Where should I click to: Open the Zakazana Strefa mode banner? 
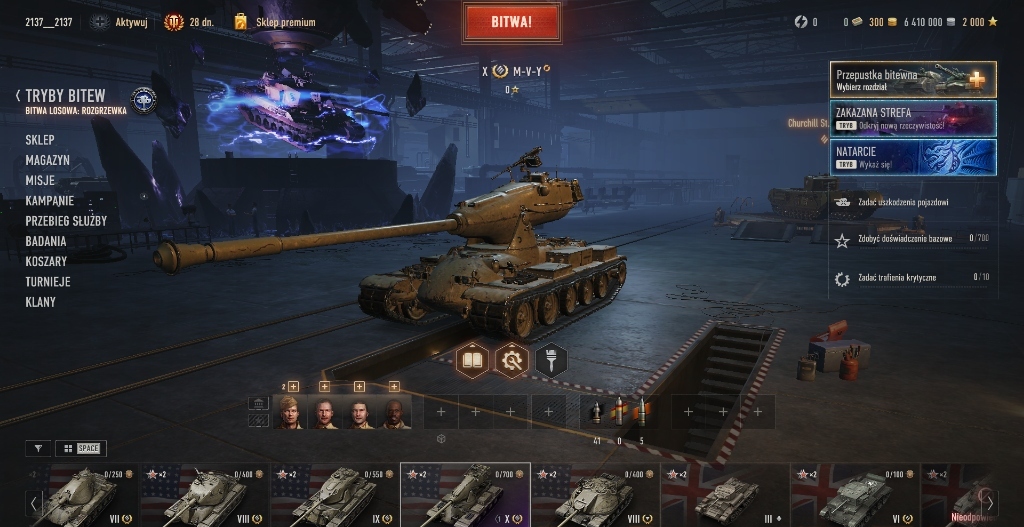click(x=912, y=118)
